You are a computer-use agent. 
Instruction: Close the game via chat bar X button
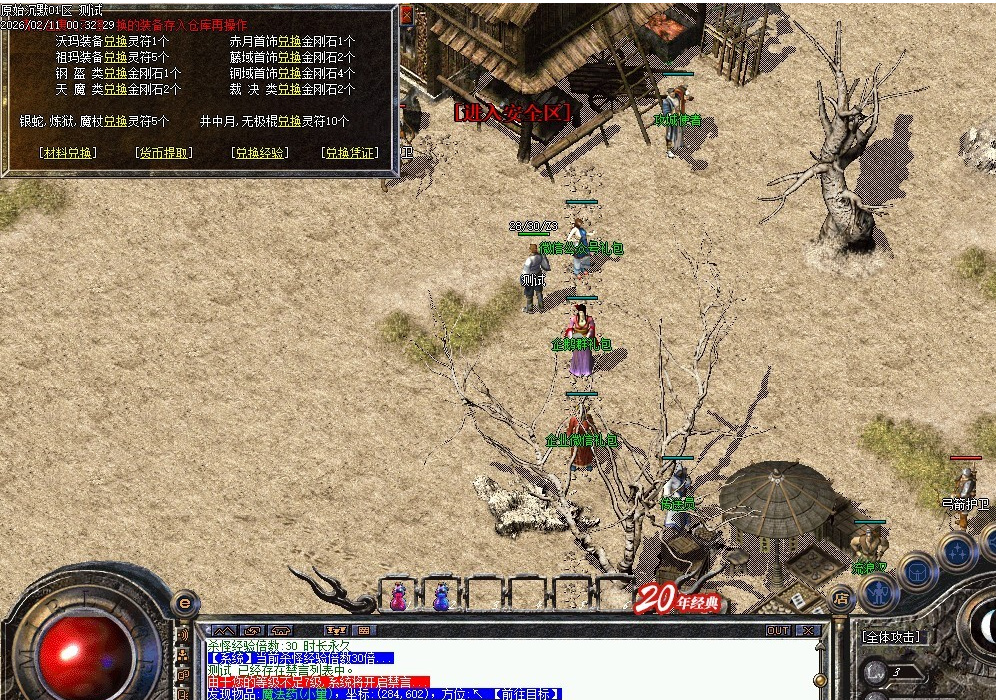pyautogui.click(x=808, y=631)
